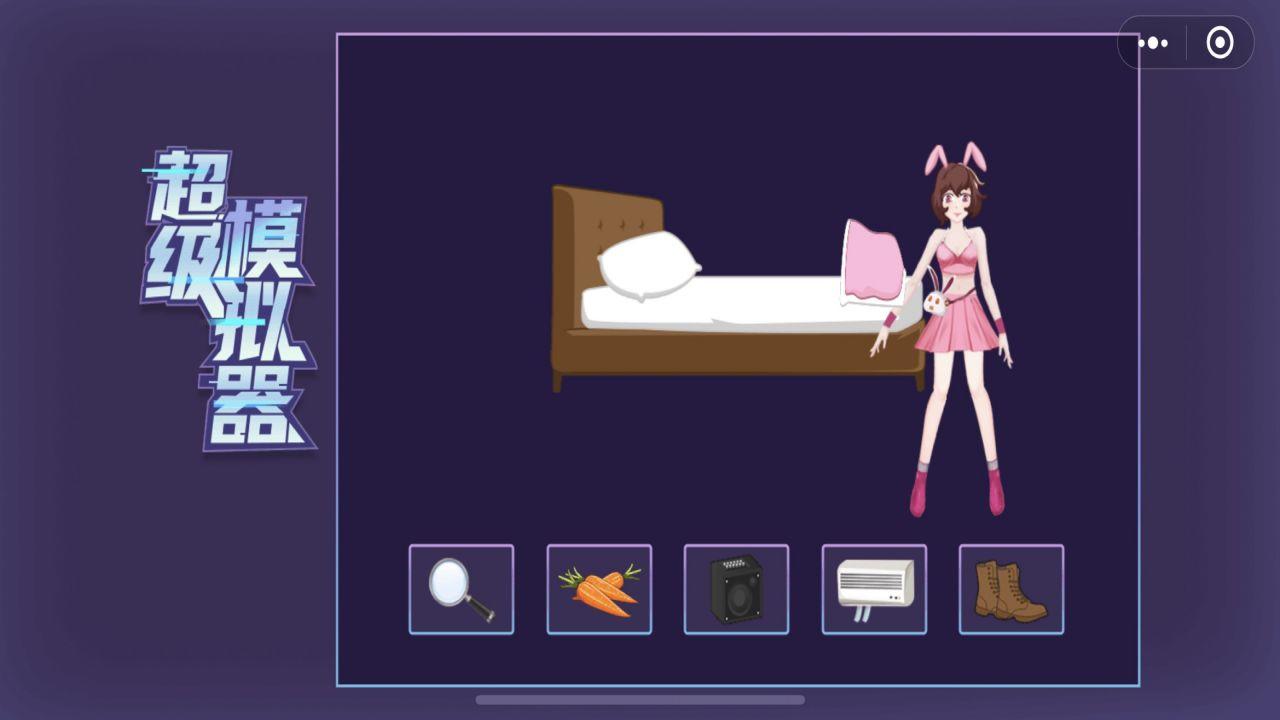
Task: Select the brown boots item icon
Action: point(1011,588)
